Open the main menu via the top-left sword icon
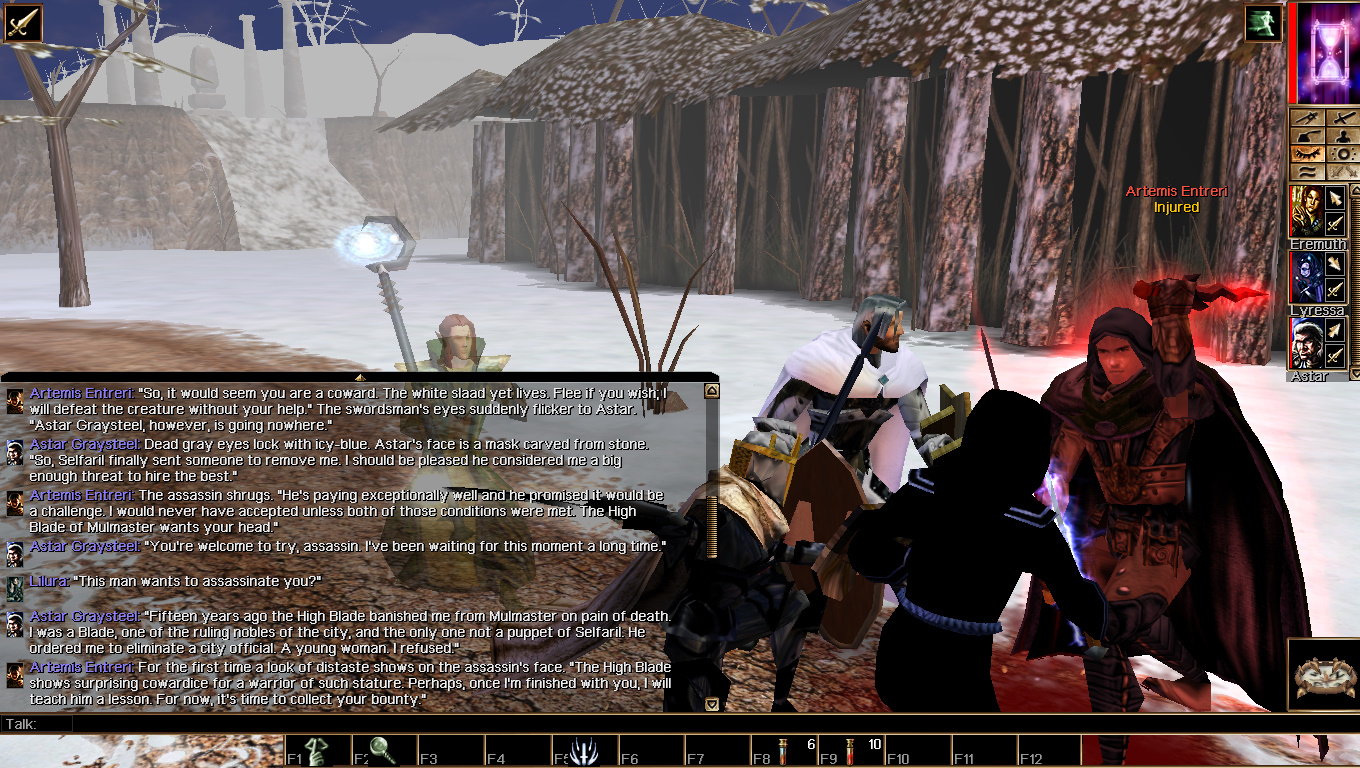The image size is (1360, 768). (25, 22)
